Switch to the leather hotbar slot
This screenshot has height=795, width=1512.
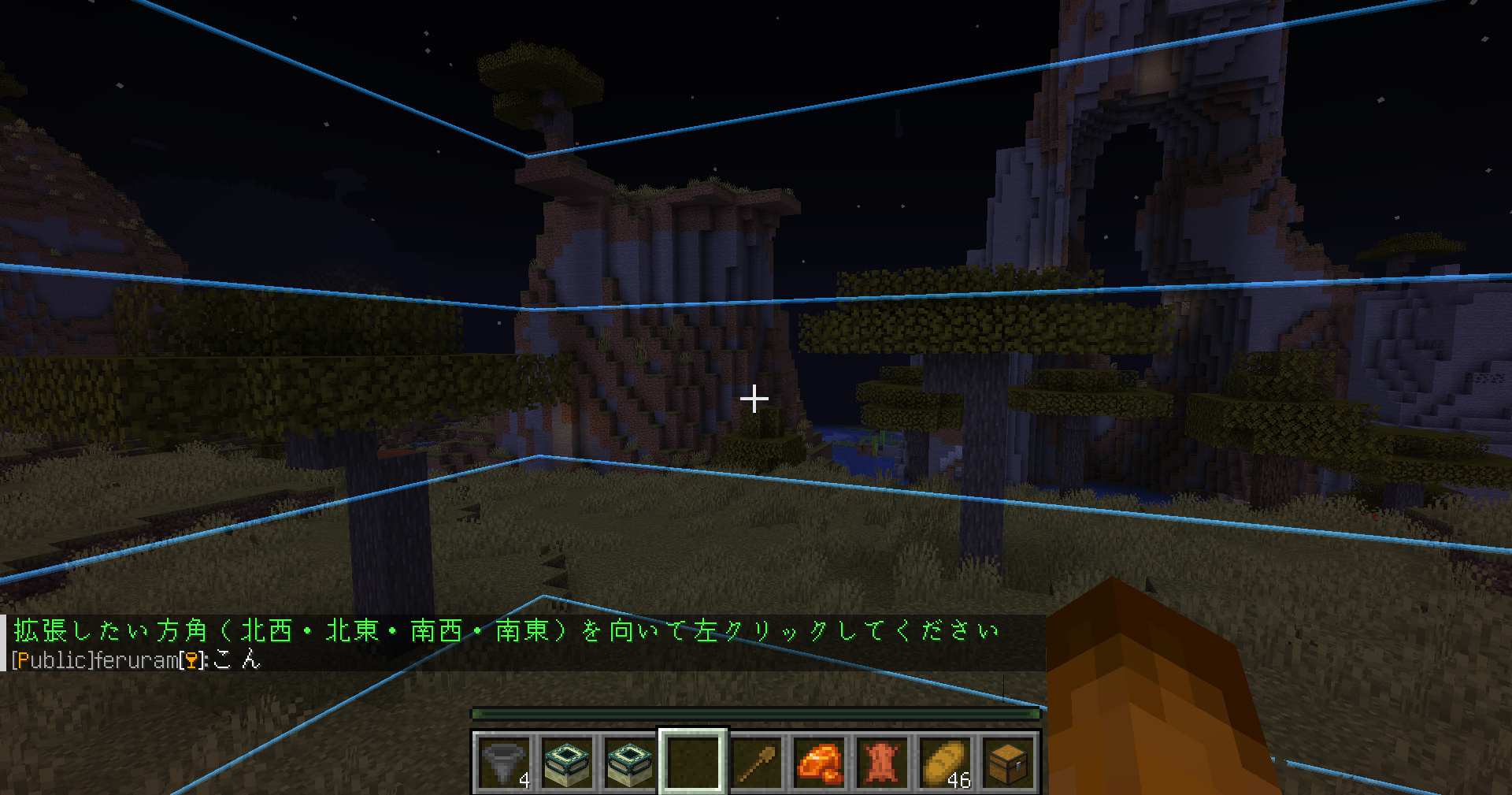pos(882,762)
